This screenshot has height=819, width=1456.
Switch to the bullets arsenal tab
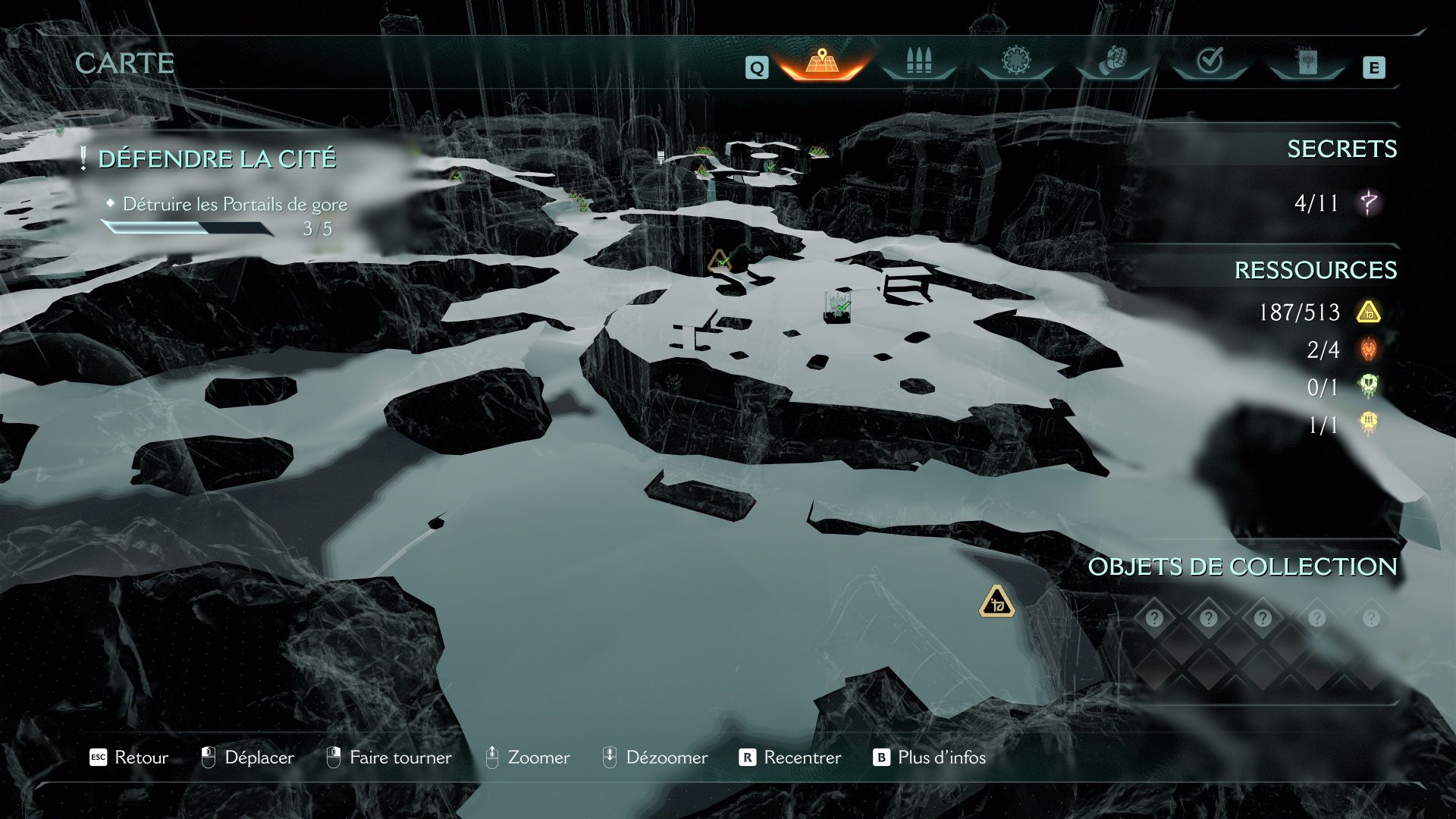coord(919,62)
